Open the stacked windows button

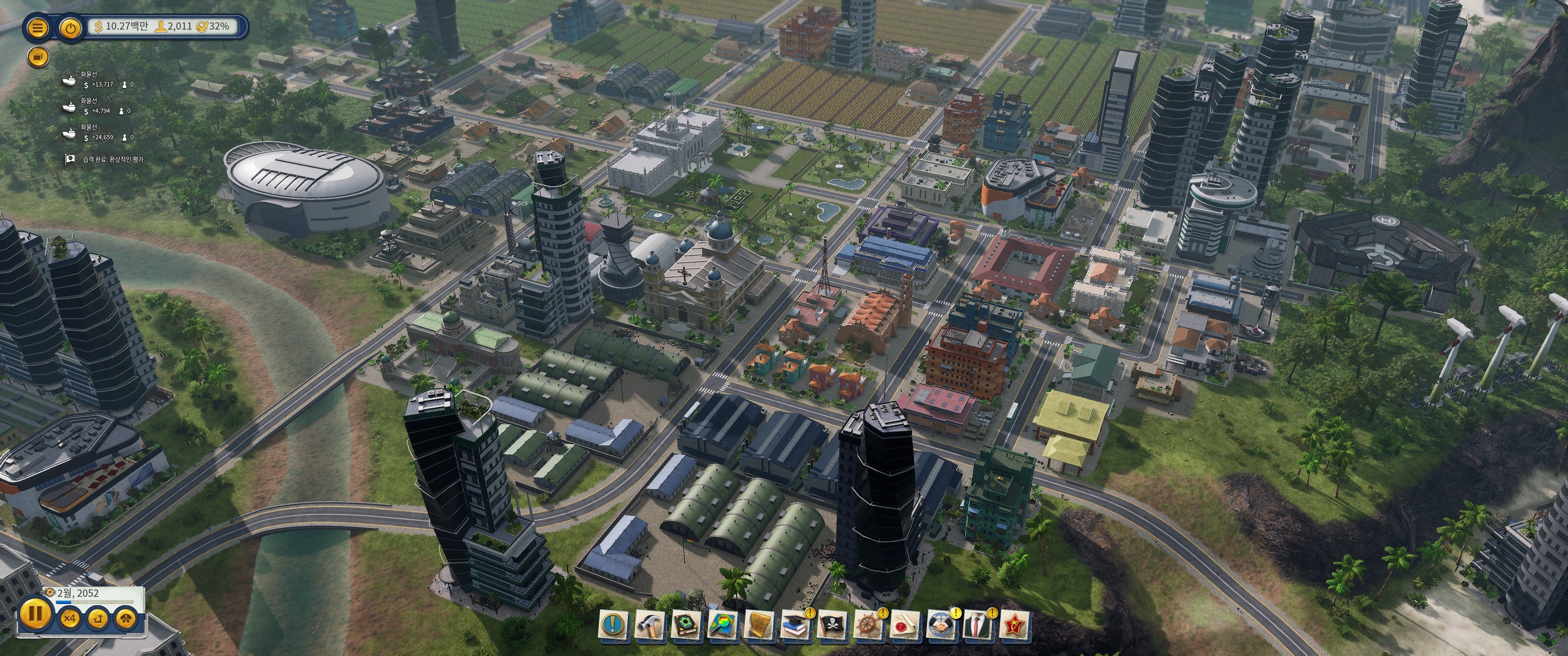[38, 57]
